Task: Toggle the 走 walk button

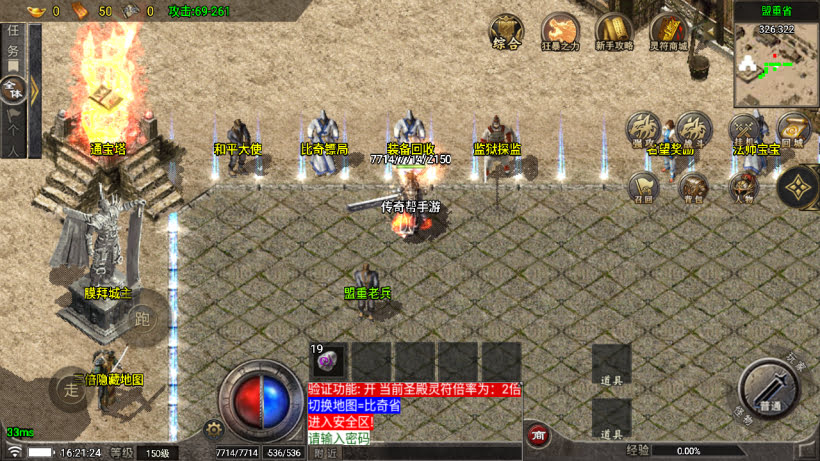Action: click(72, 389)
